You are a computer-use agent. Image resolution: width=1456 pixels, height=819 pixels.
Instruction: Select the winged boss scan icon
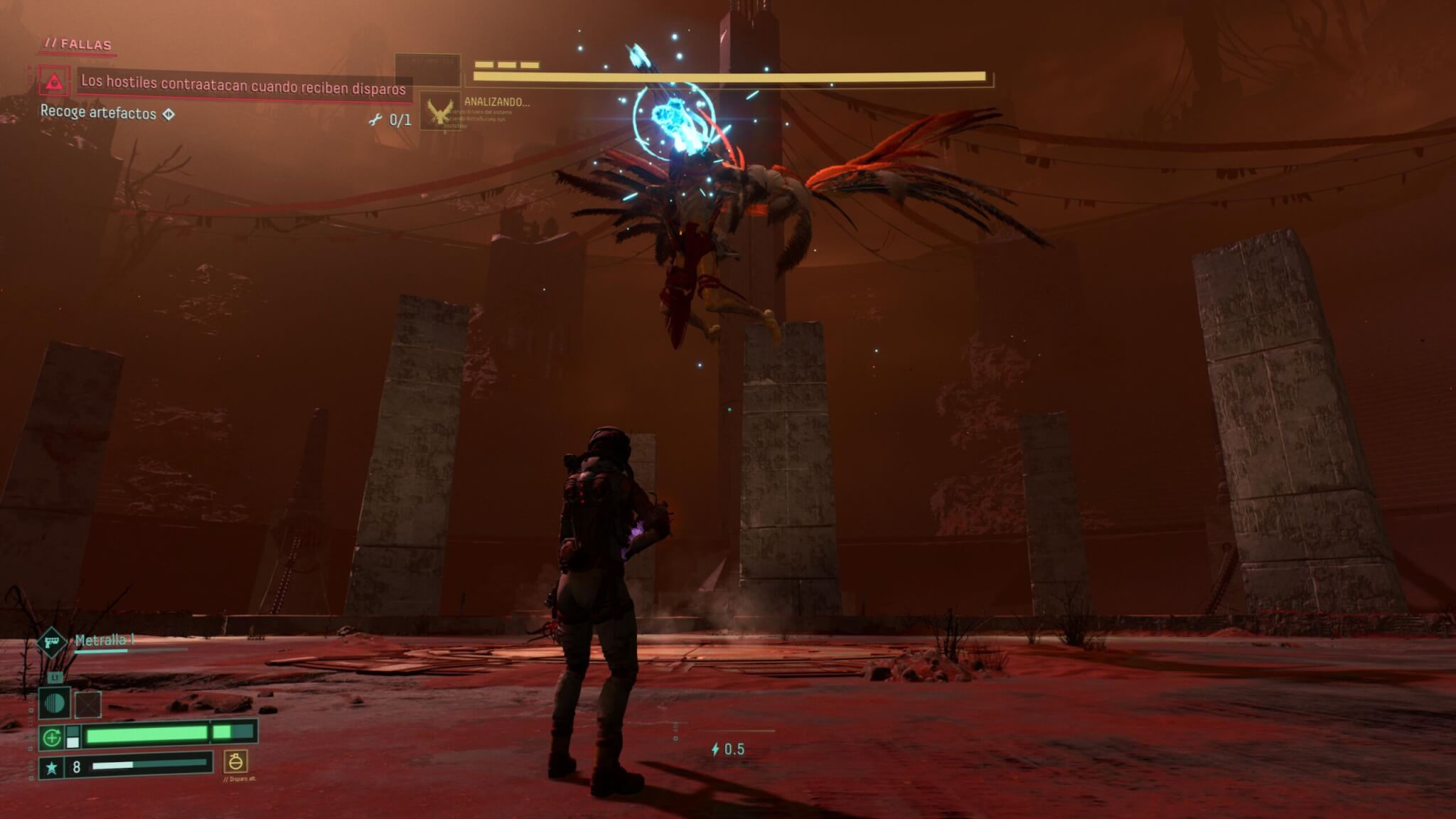pos(440,112)
